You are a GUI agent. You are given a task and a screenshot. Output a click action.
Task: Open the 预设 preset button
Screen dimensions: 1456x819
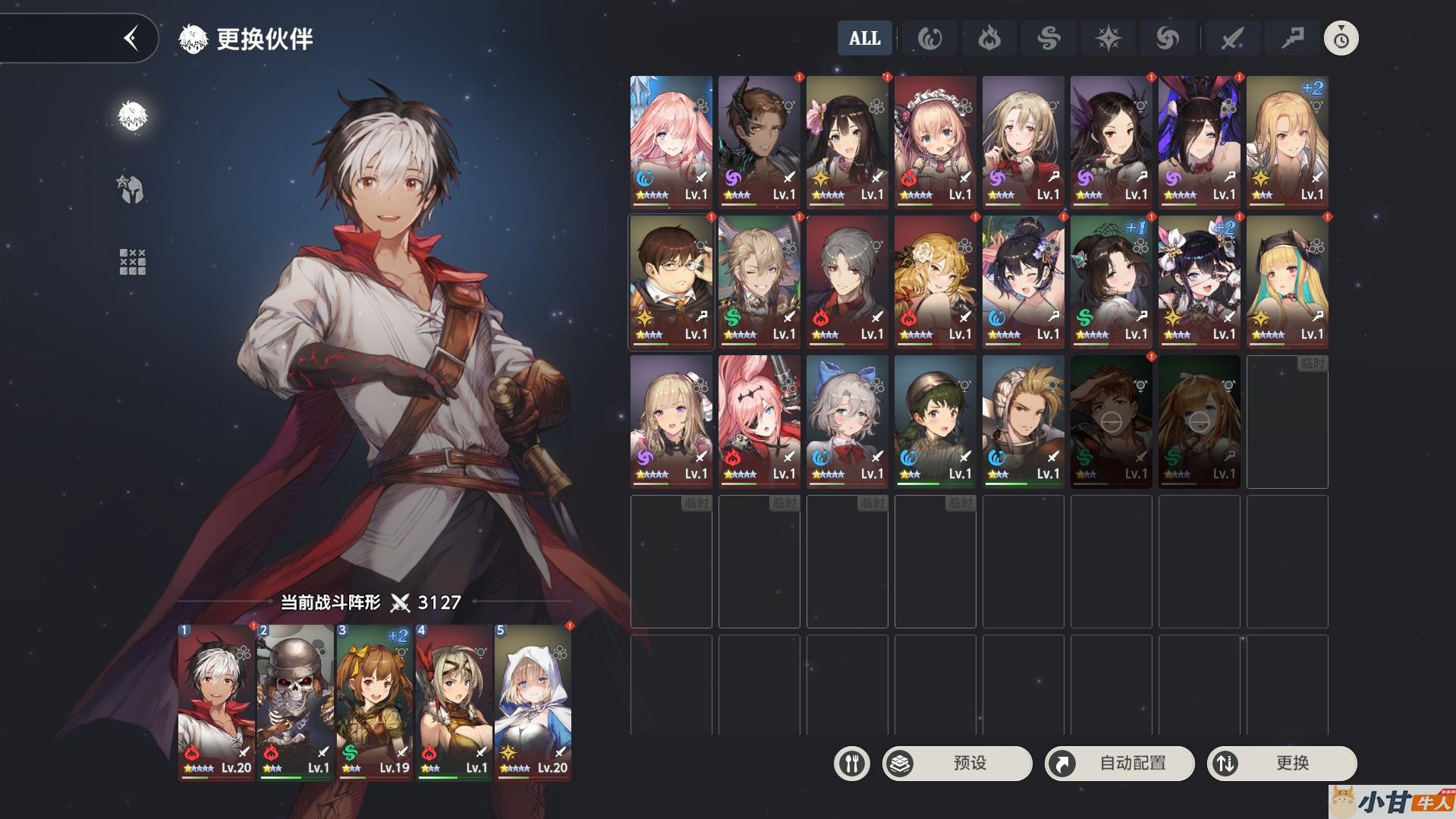coord(957,763)
